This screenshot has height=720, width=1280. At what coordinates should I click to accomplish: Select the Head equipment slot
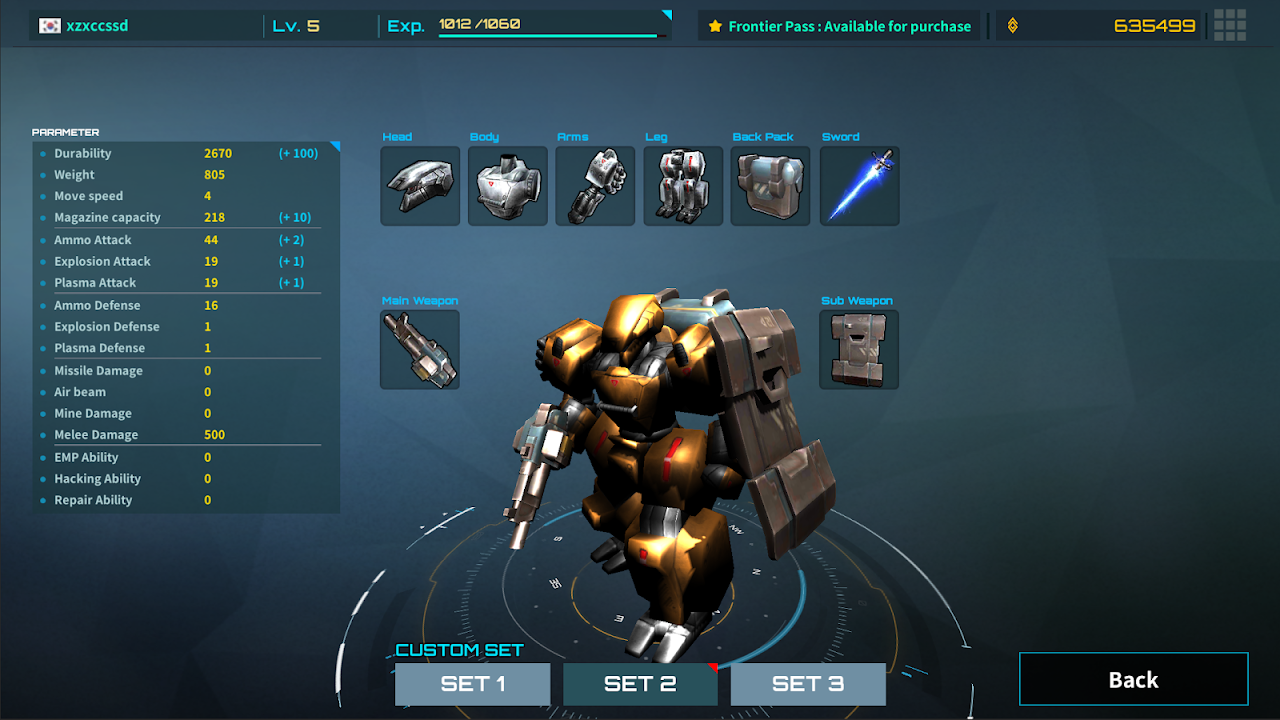(420, 186)
